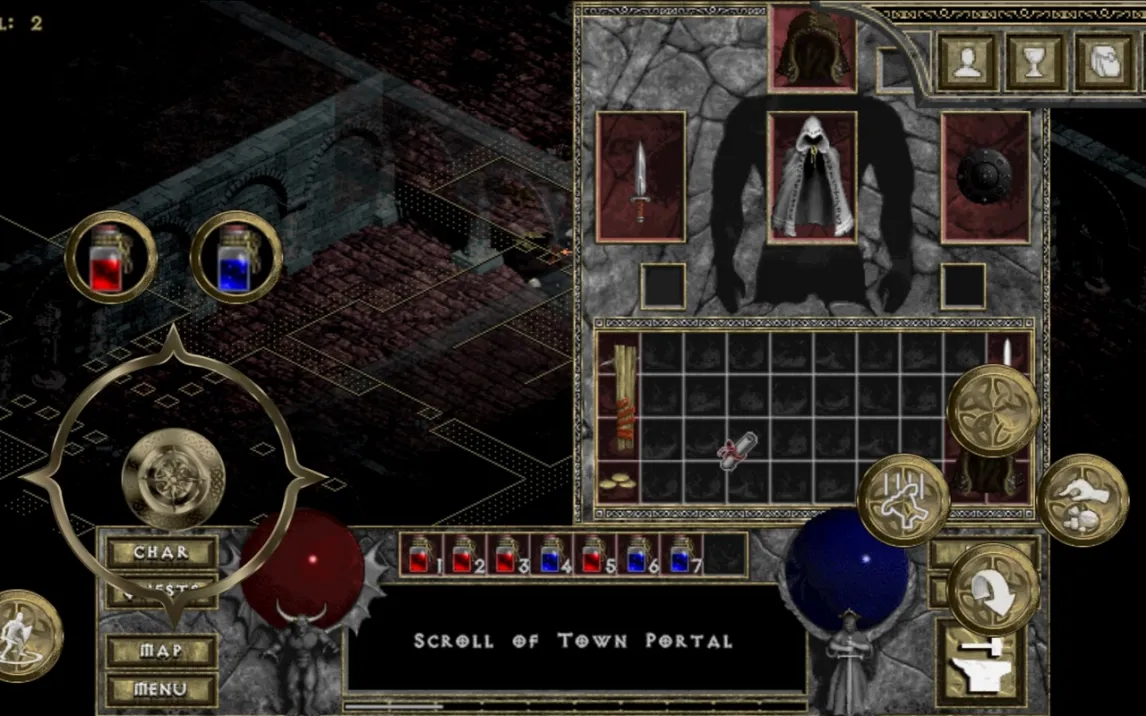
Task: Click the chalice icon button
Action: [x=1035, y=62]
